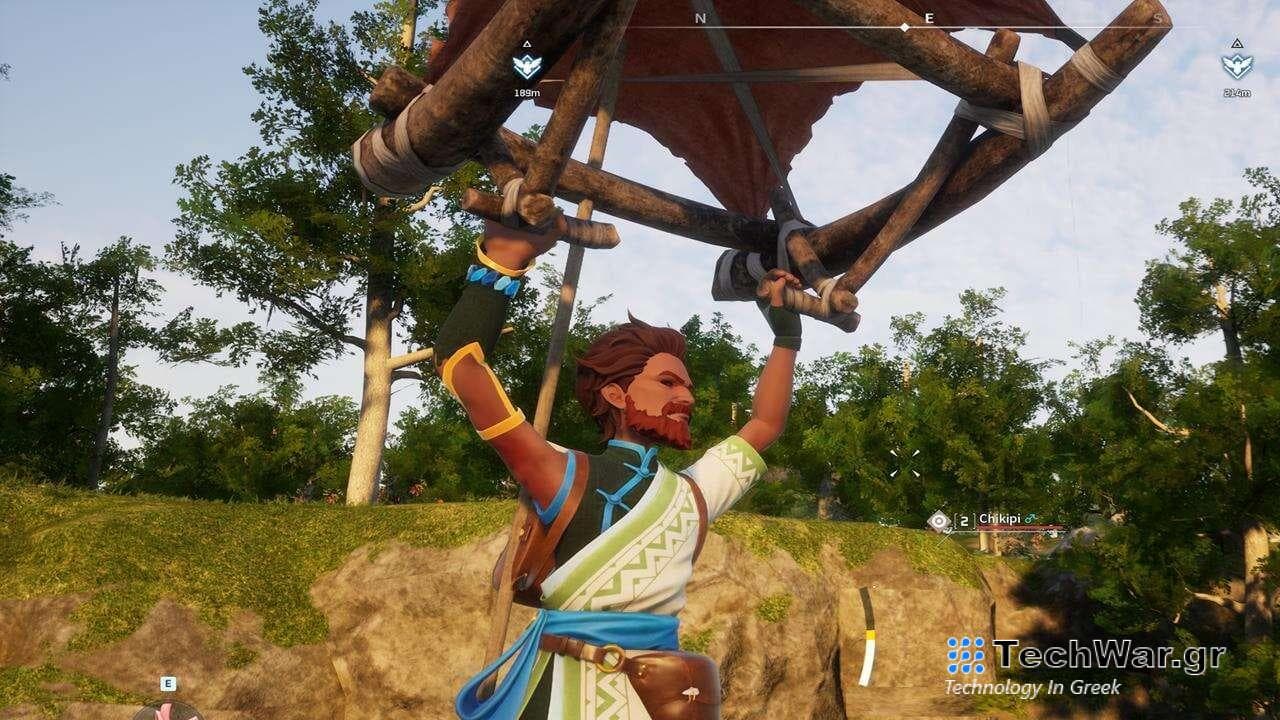This screenshot has height=720, width=1280.
Task: Click the male gender symbol after Chikipi
Action: pos(1031,518)
